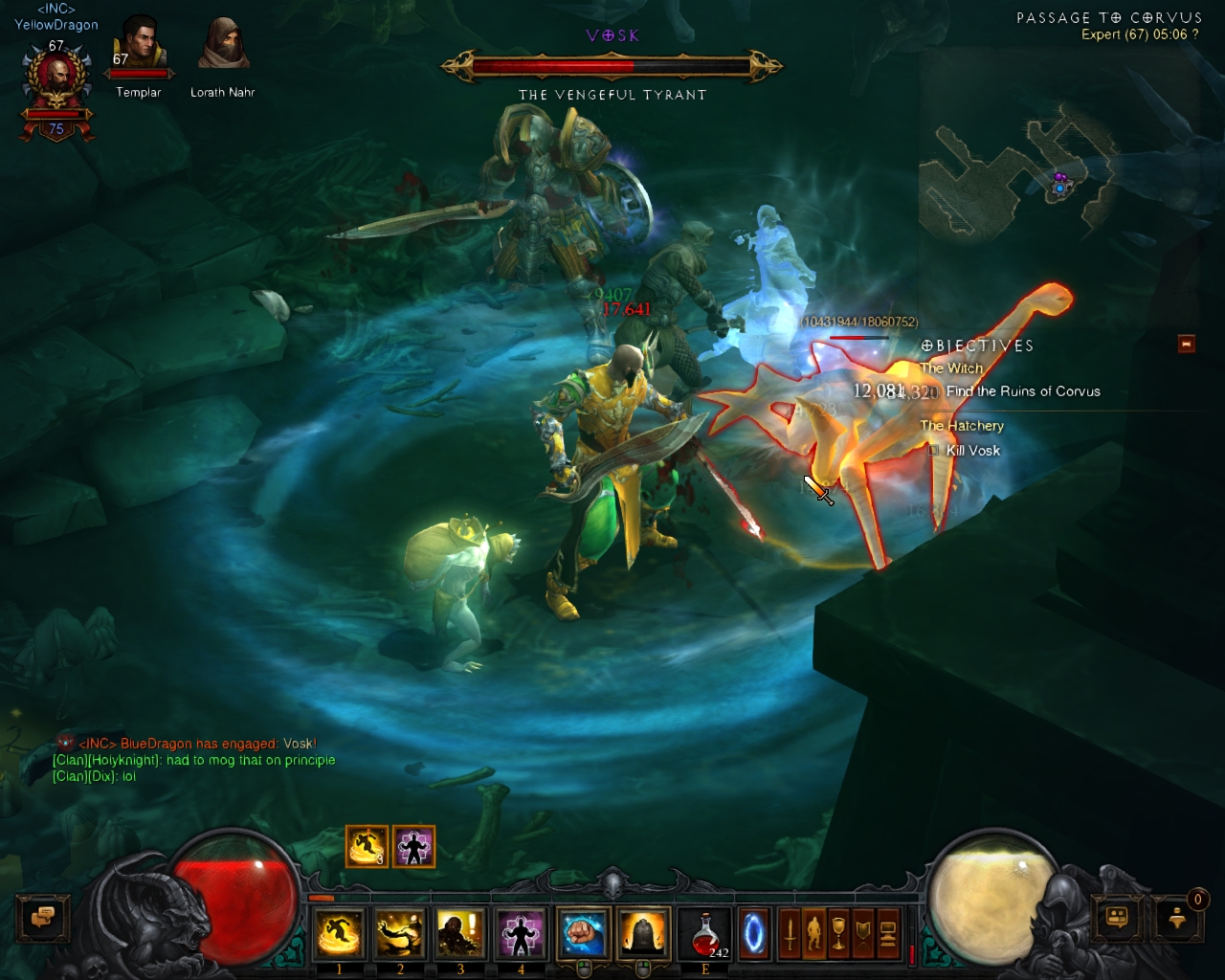1225x980 pixels.
Task: Open the blue town portal
Action: 753,933
